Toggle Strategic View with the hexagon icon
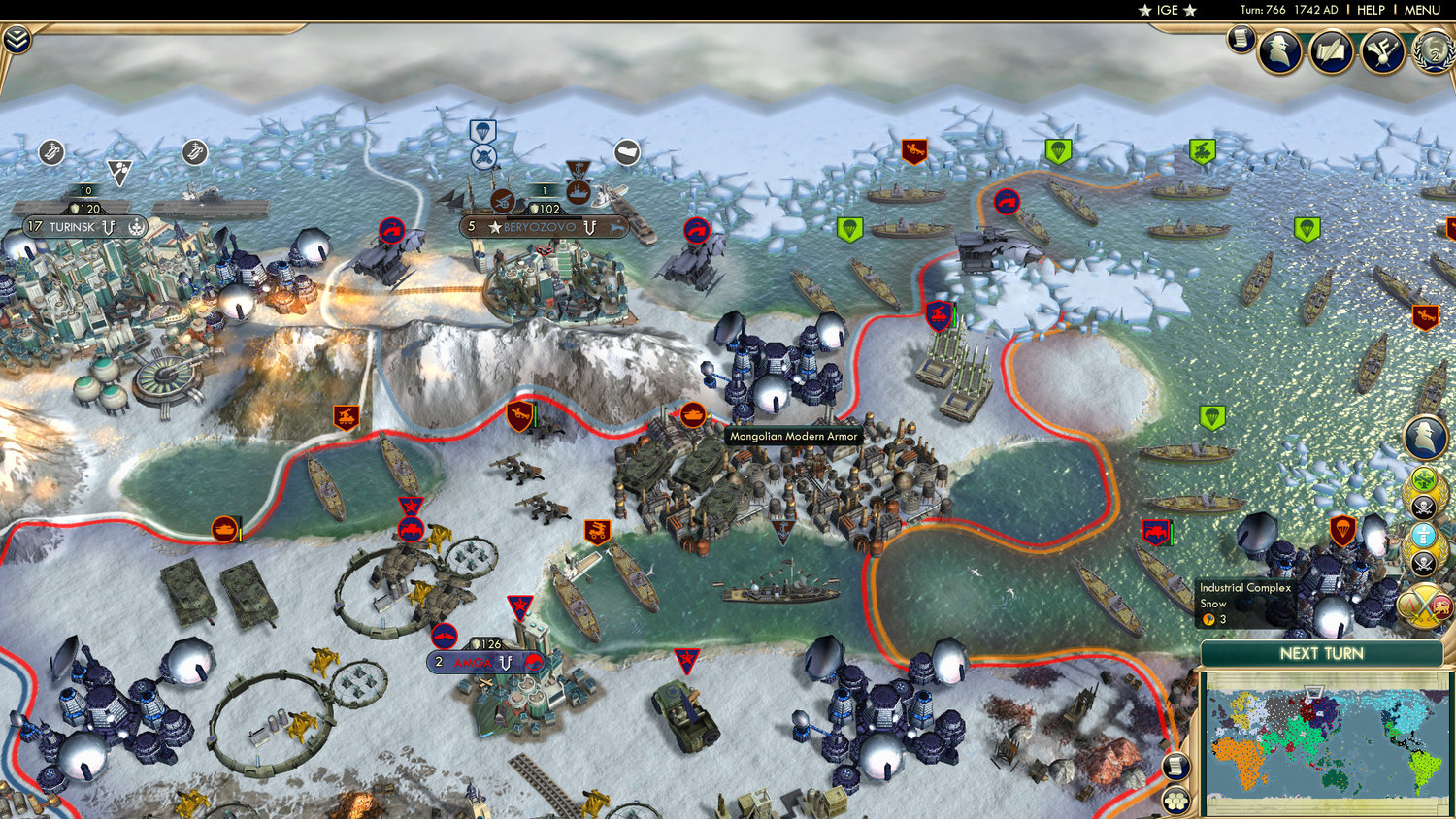 click(1176, 802)
